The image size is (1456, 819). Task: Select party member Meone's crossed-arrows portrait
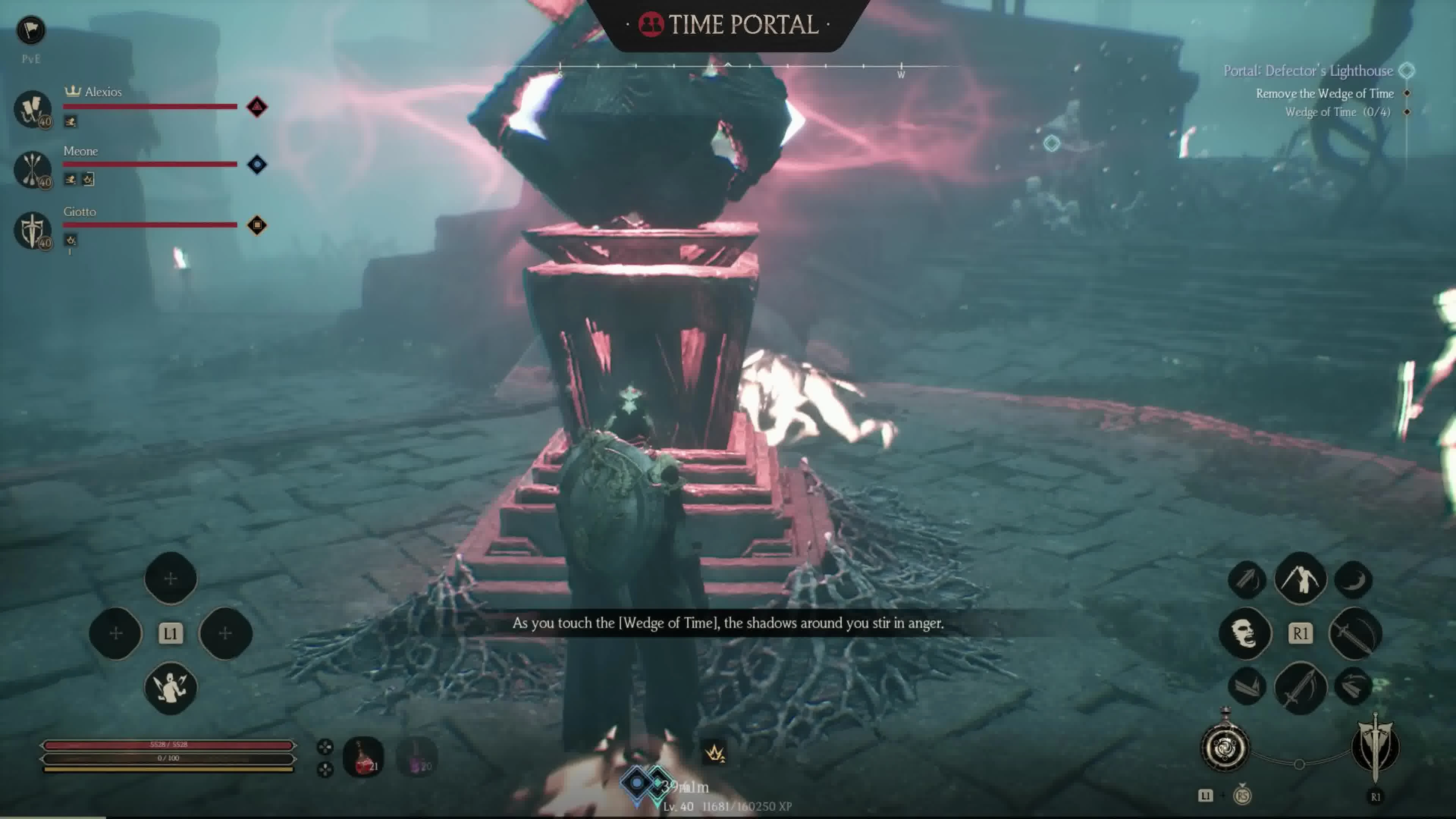pos(33,168)
